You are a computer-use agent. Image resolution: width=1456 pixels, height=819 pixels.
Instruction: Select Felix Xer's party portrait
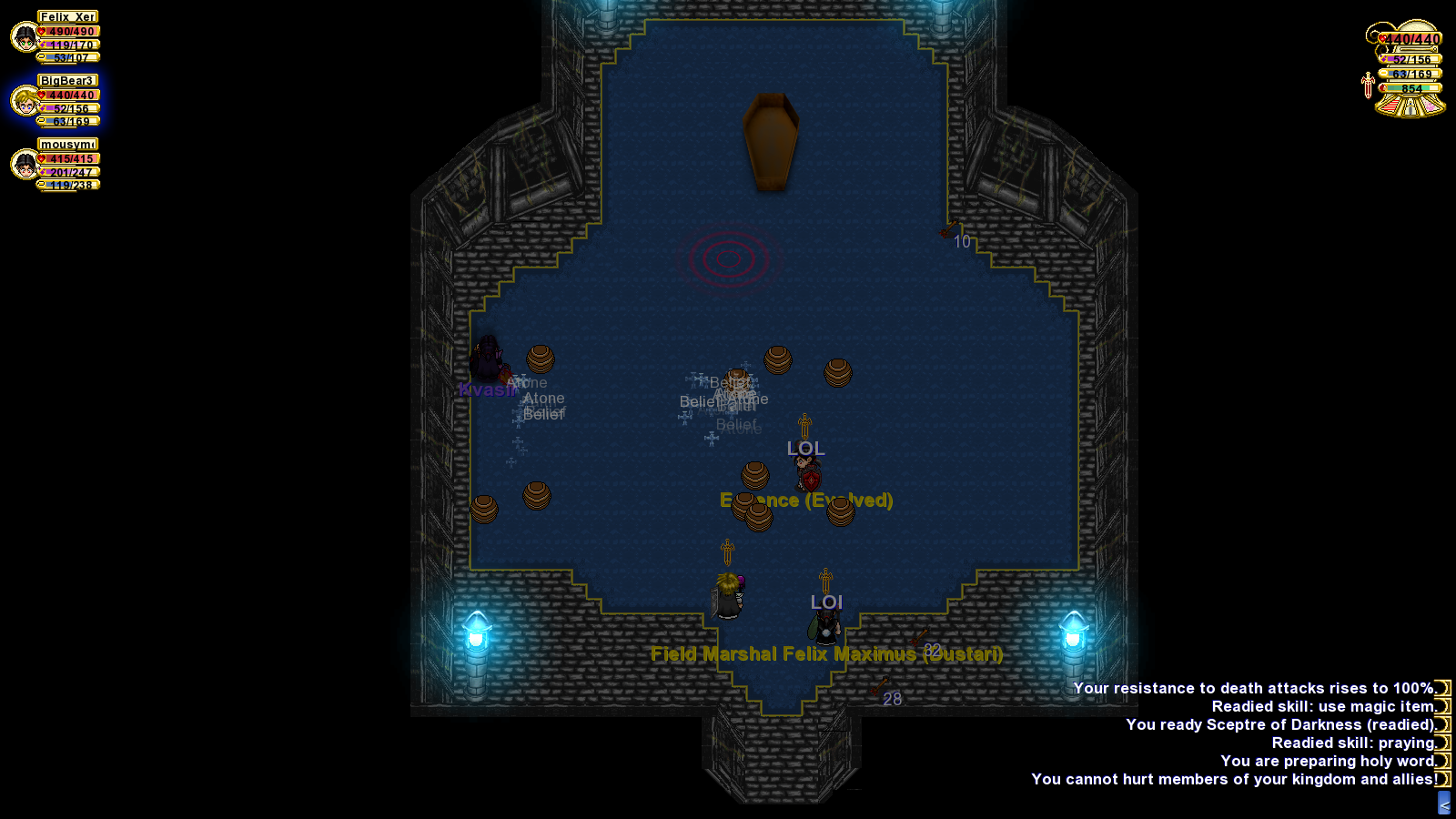coord(25,37)
